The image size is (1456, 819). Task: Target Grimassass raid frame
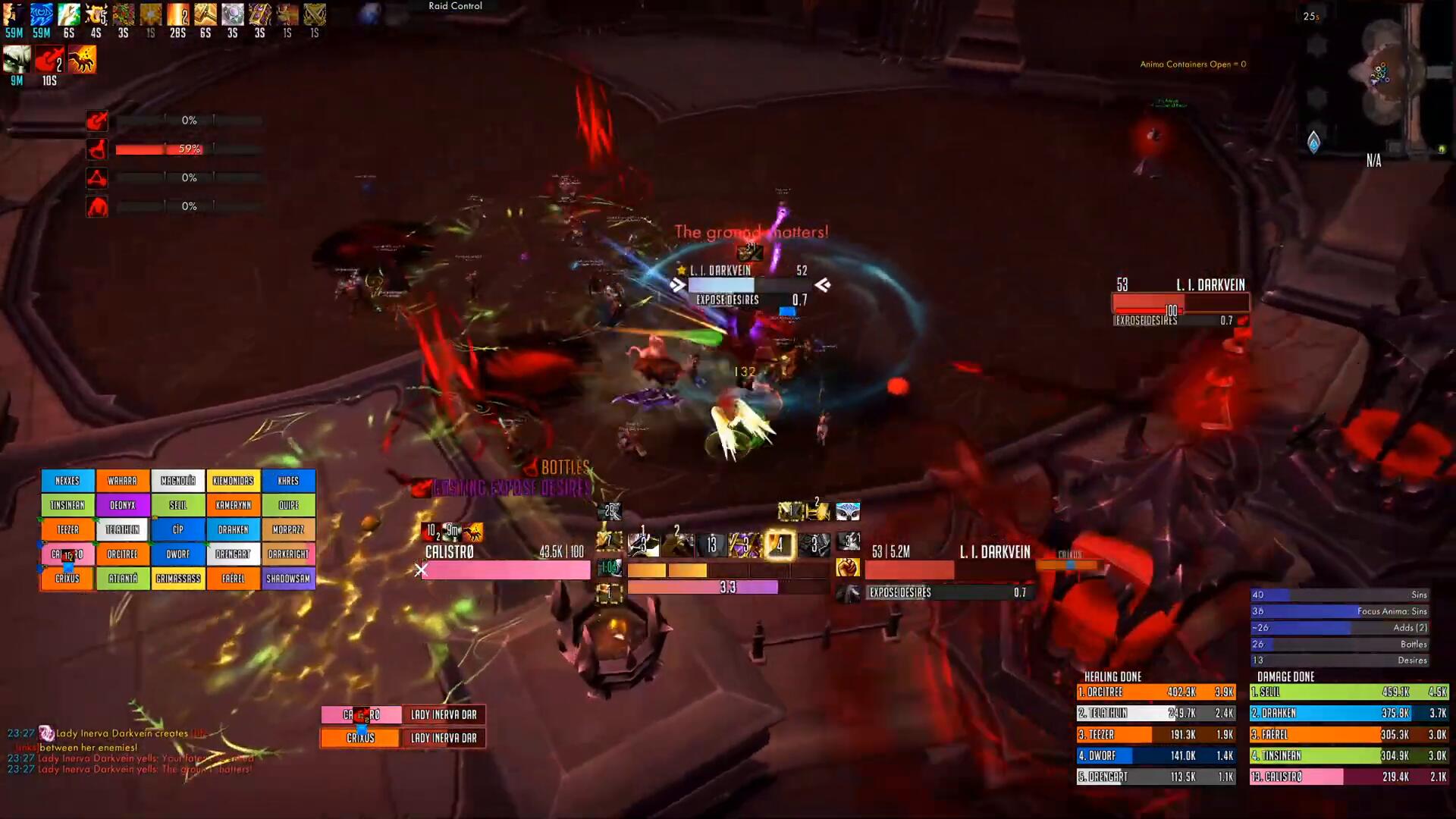pyautogui.click(x=178, y=579)
